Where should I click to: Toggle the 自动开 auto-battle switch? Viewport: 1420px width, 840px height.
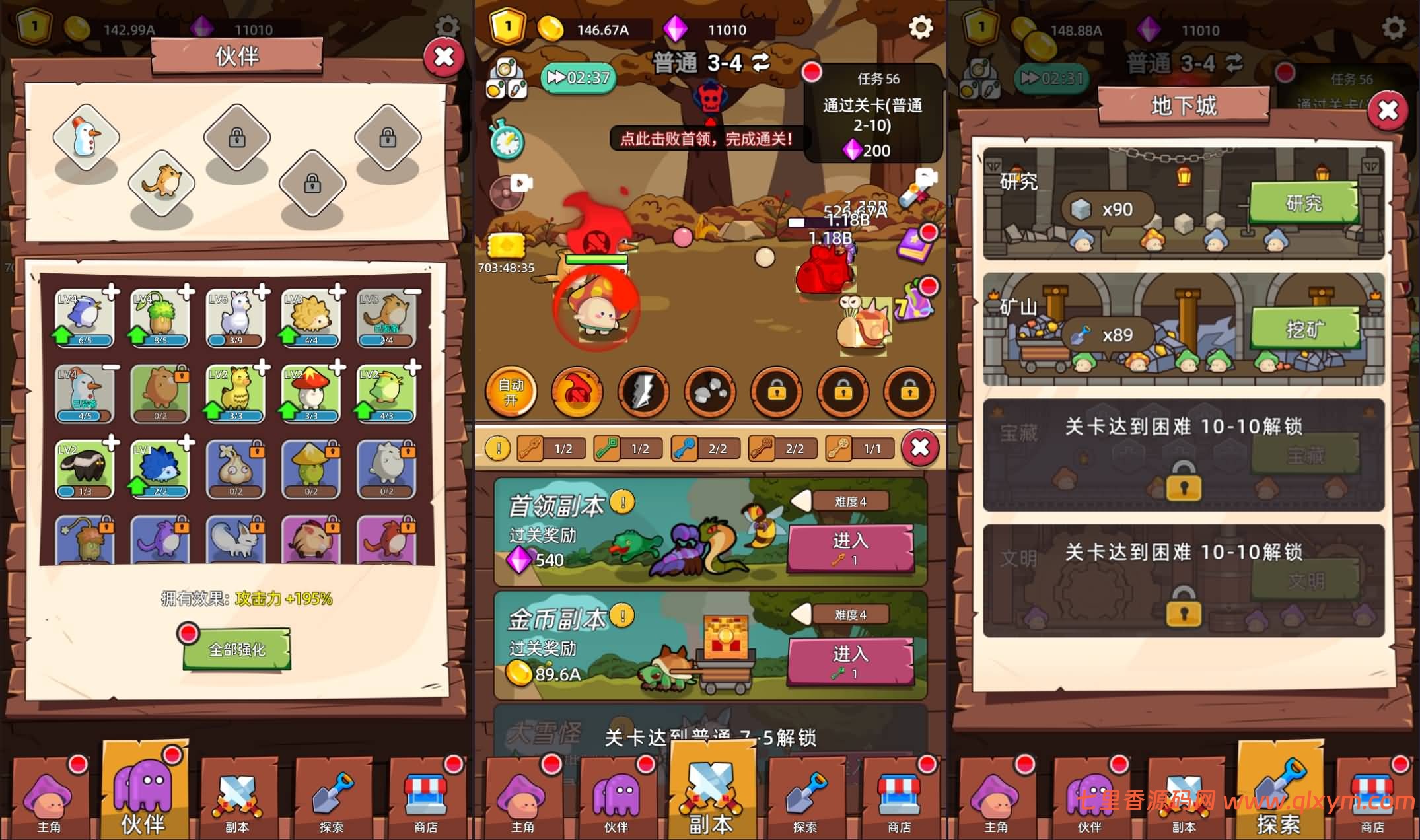pos(511,391)
